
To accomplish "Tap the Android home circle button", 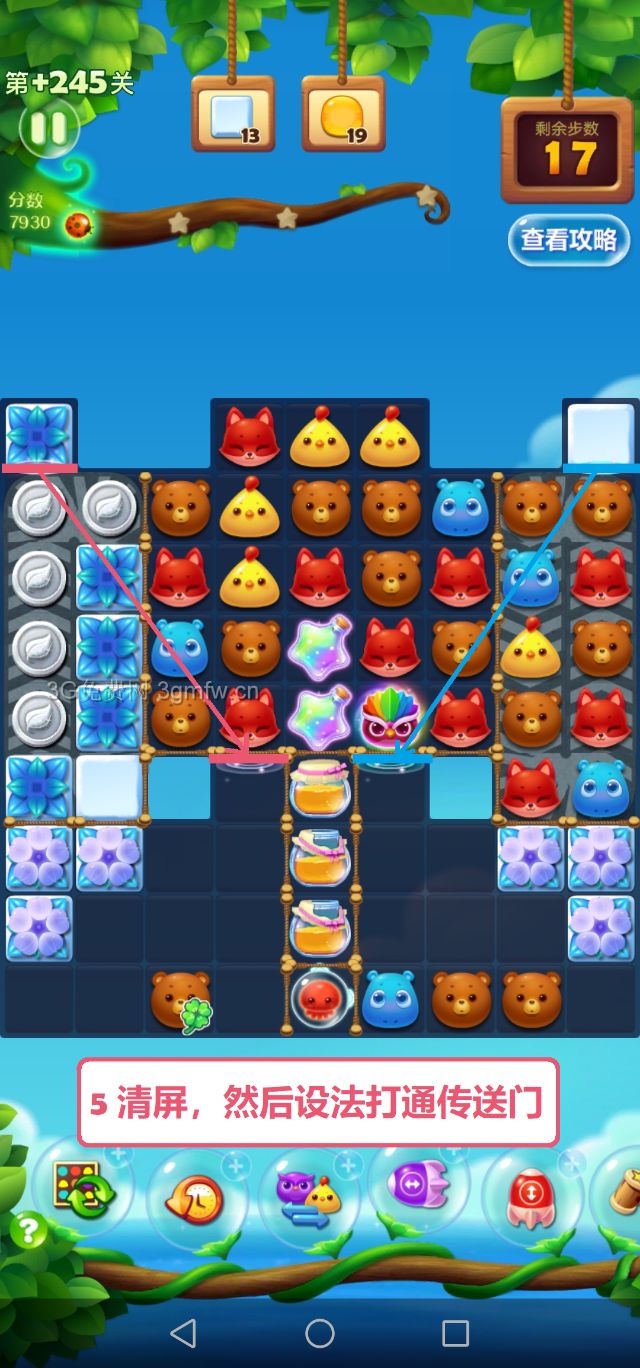I will tap(320, 1332).
